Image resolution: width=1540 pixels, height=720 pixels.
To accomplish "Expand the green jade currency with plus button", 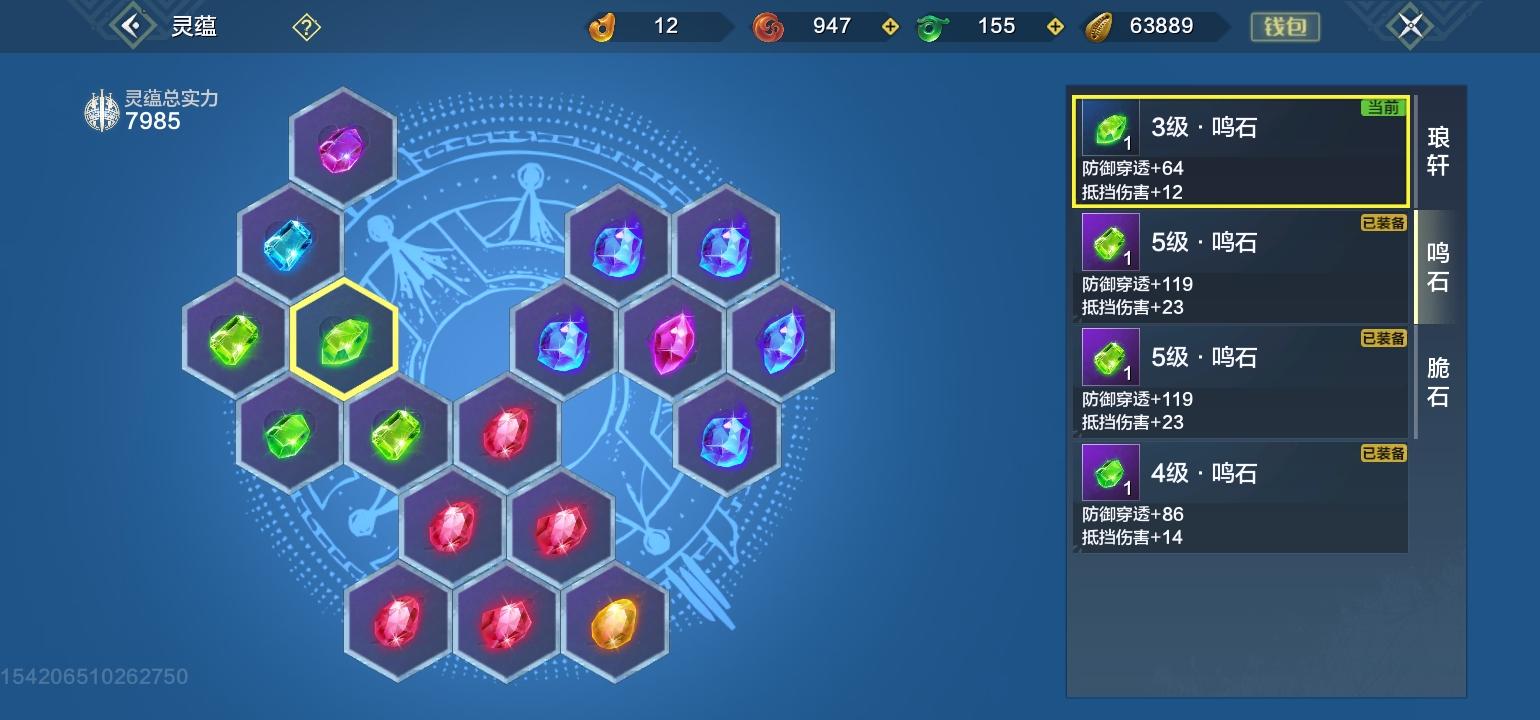I will [1054, 26].
